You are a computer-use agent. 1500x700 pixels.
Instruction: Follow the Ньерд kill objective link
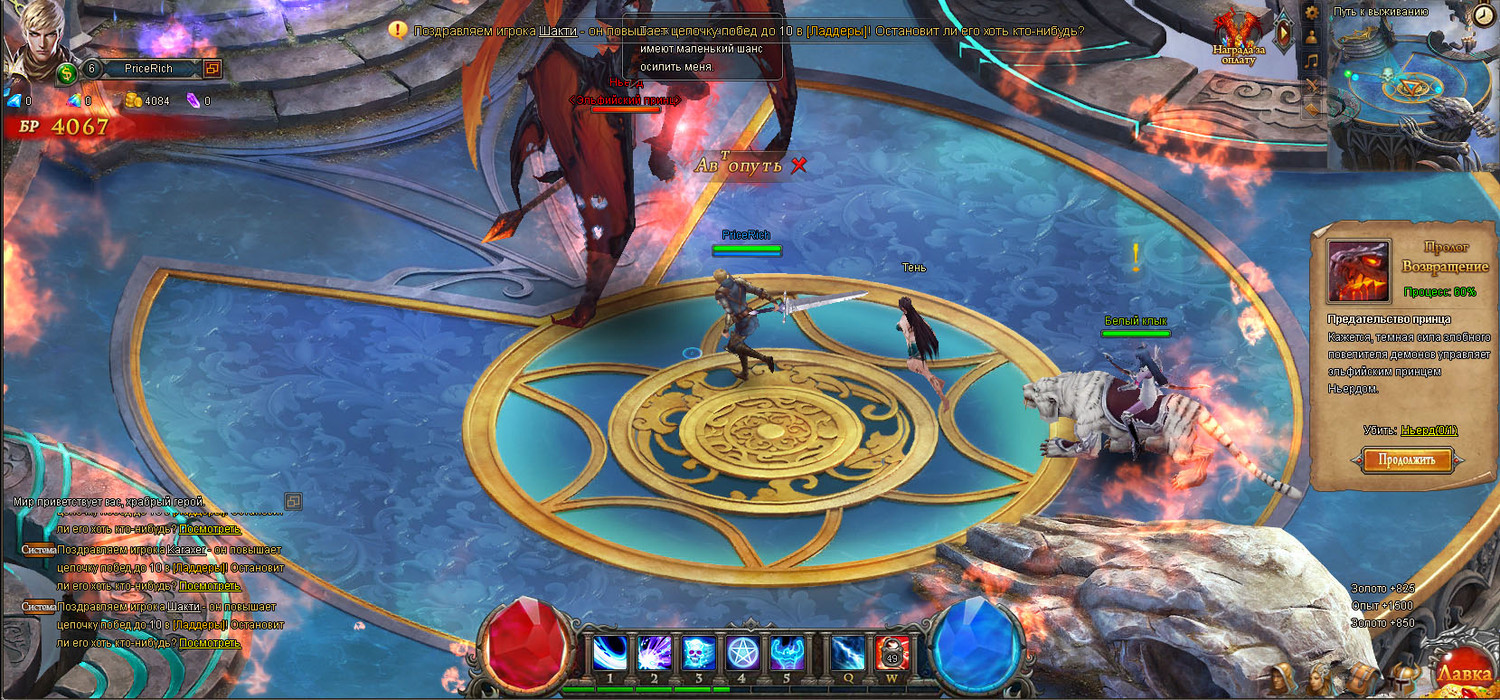[1428, 430]
